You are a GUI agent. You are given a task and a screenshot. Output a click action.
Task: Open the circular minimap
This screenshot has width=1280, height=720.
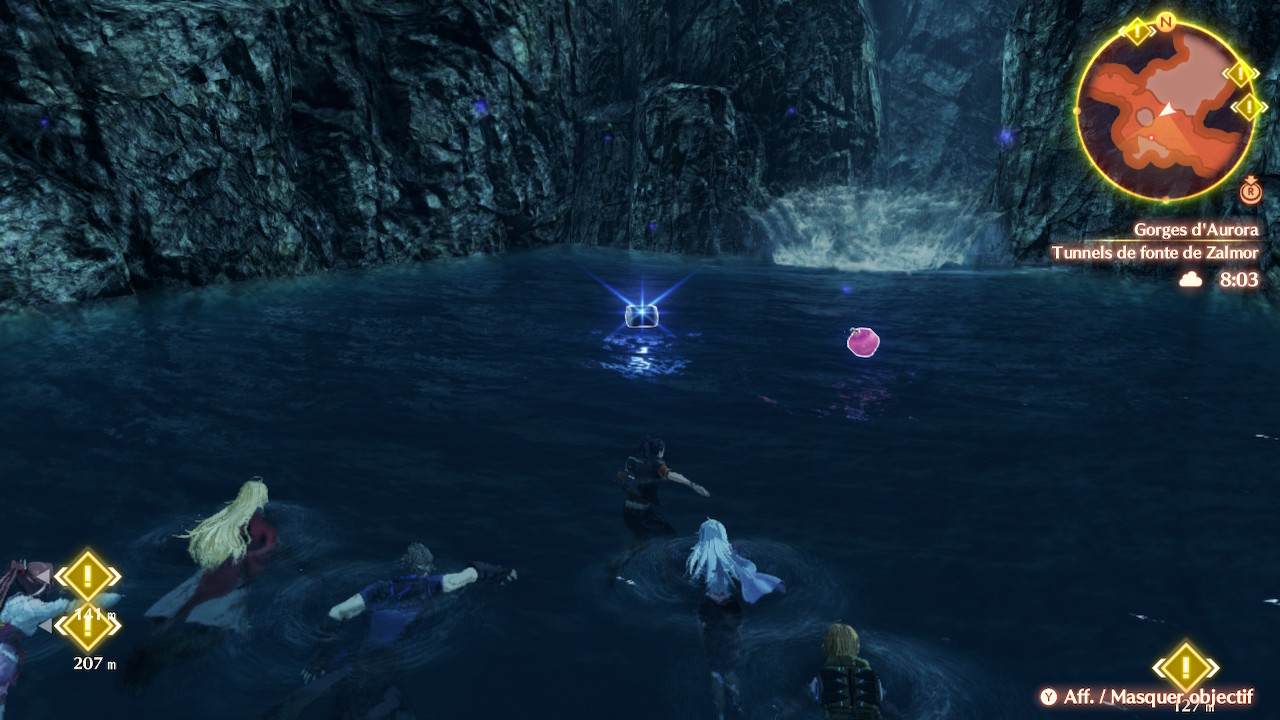click(x=1165, y=110)
